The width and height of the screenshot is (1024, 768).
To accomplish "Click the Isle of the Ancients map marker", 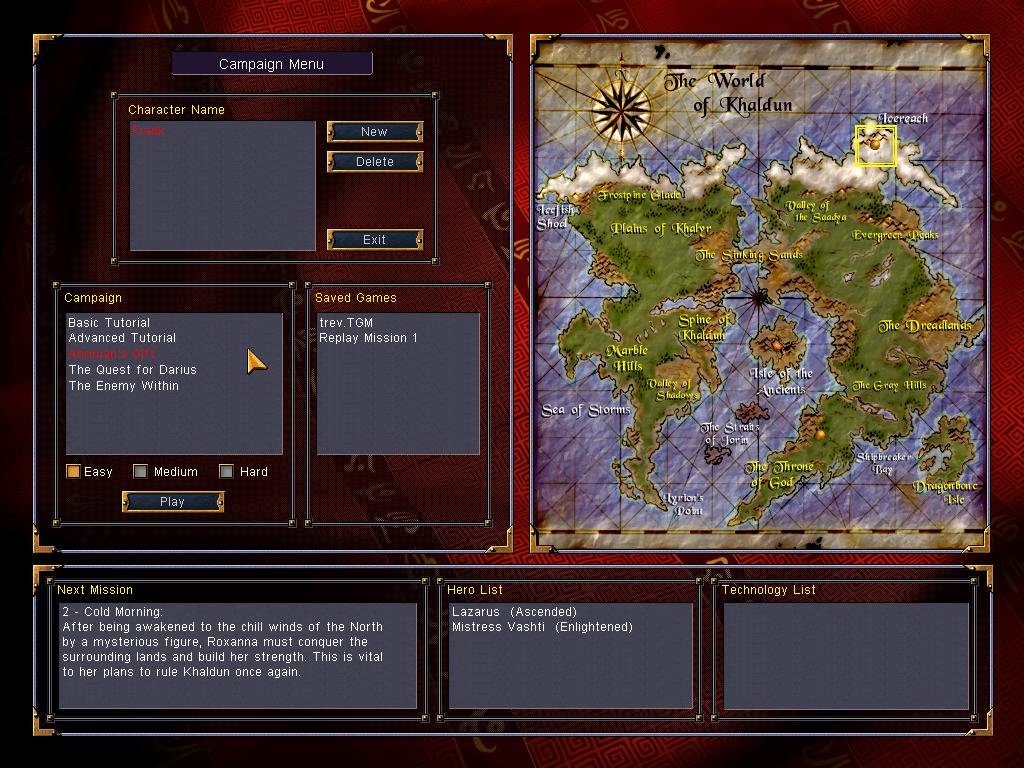I will (776, 345).
